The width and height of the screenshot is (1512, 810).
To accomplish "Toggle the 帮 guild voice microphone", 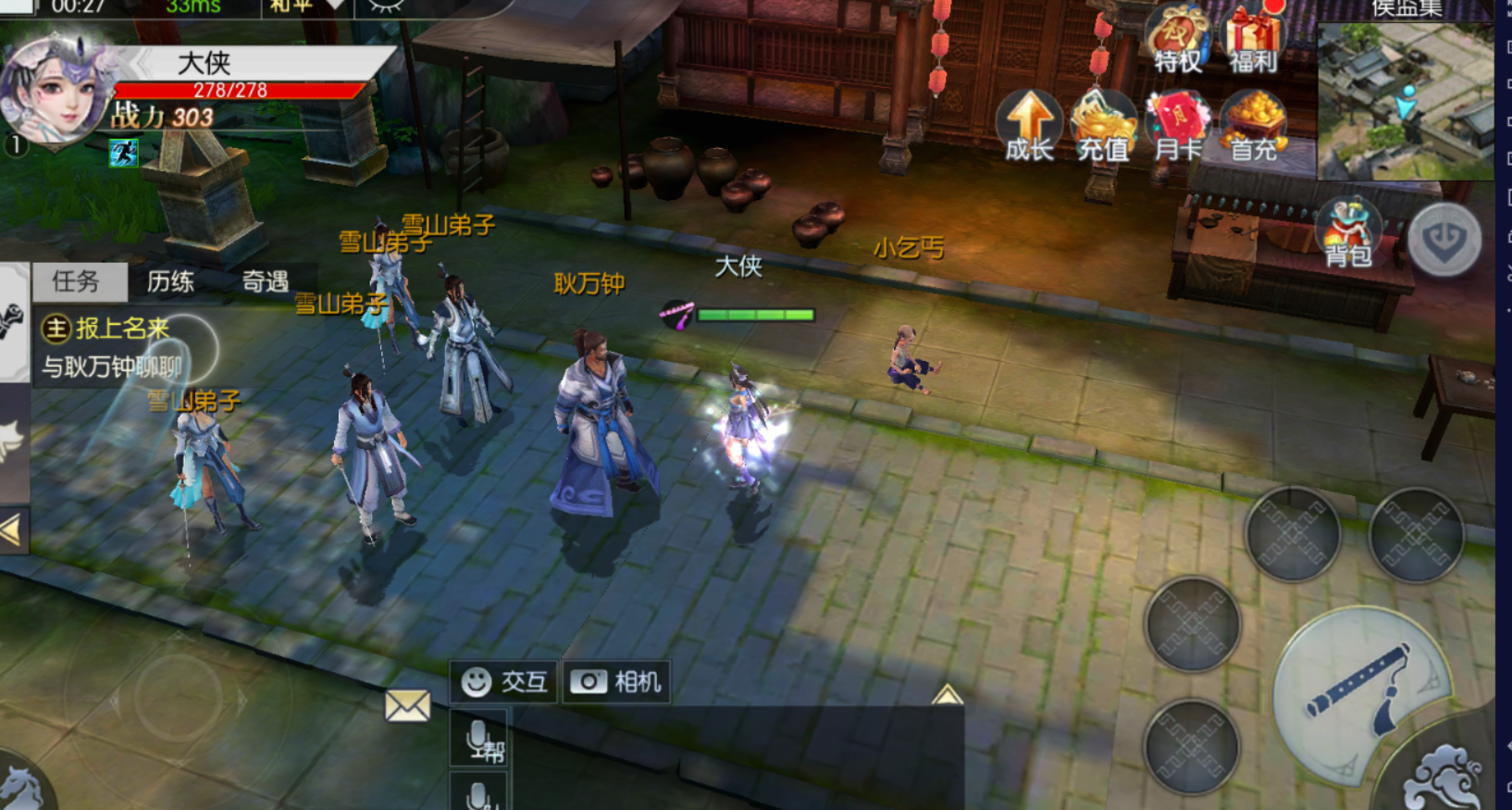I will 480,741.
